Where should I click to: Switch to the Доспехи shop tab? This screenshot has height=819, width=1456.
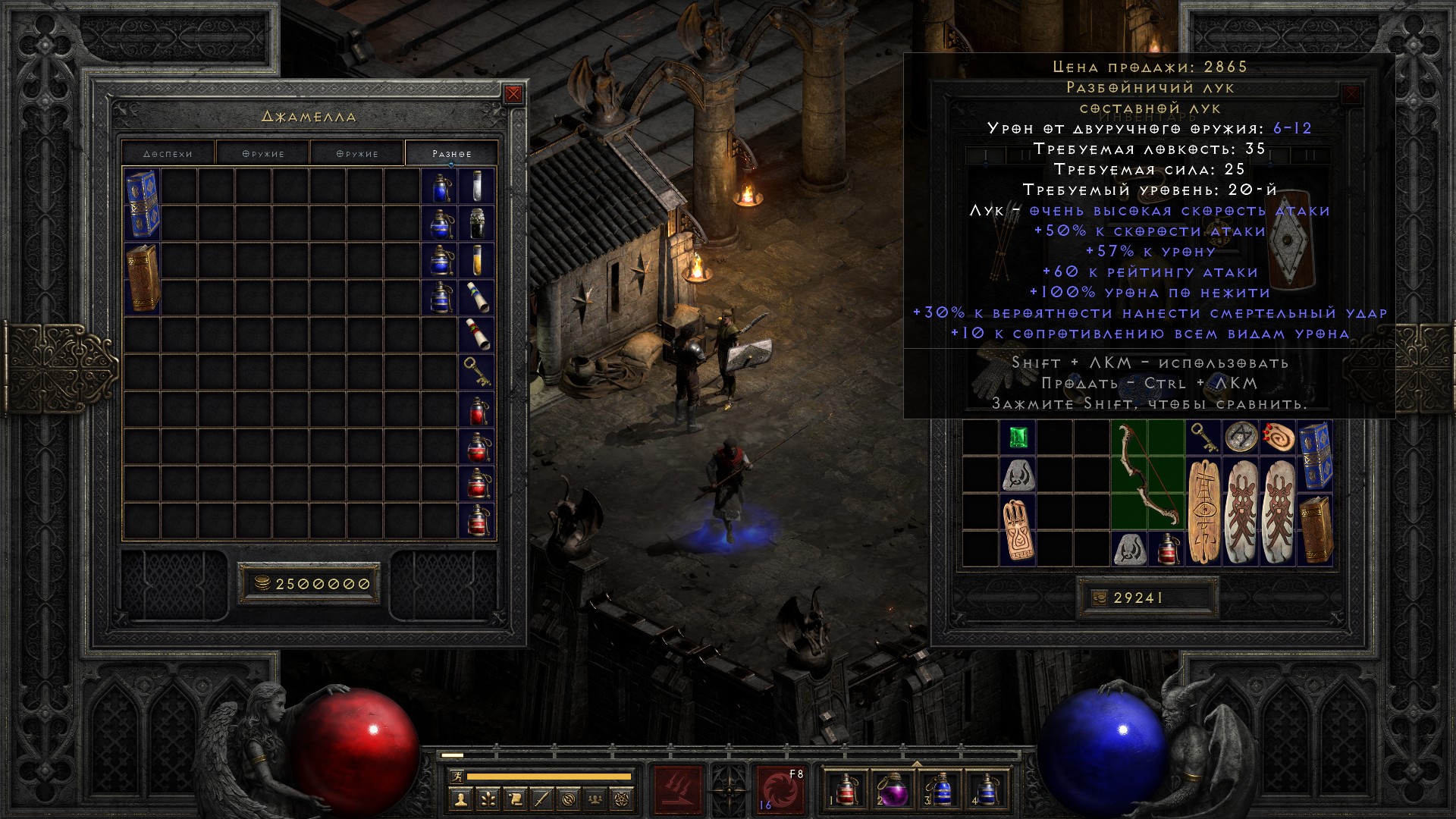pos(168,153)
